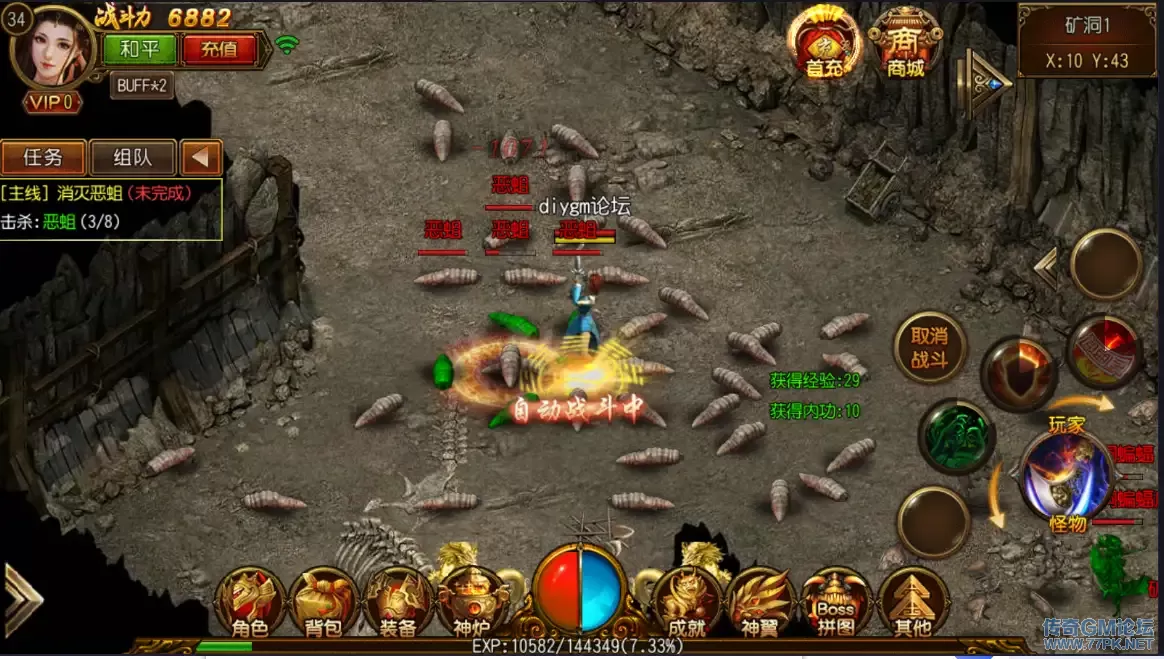Select the 消灭恶蛆 main quest entry

(x=96, y=192)
